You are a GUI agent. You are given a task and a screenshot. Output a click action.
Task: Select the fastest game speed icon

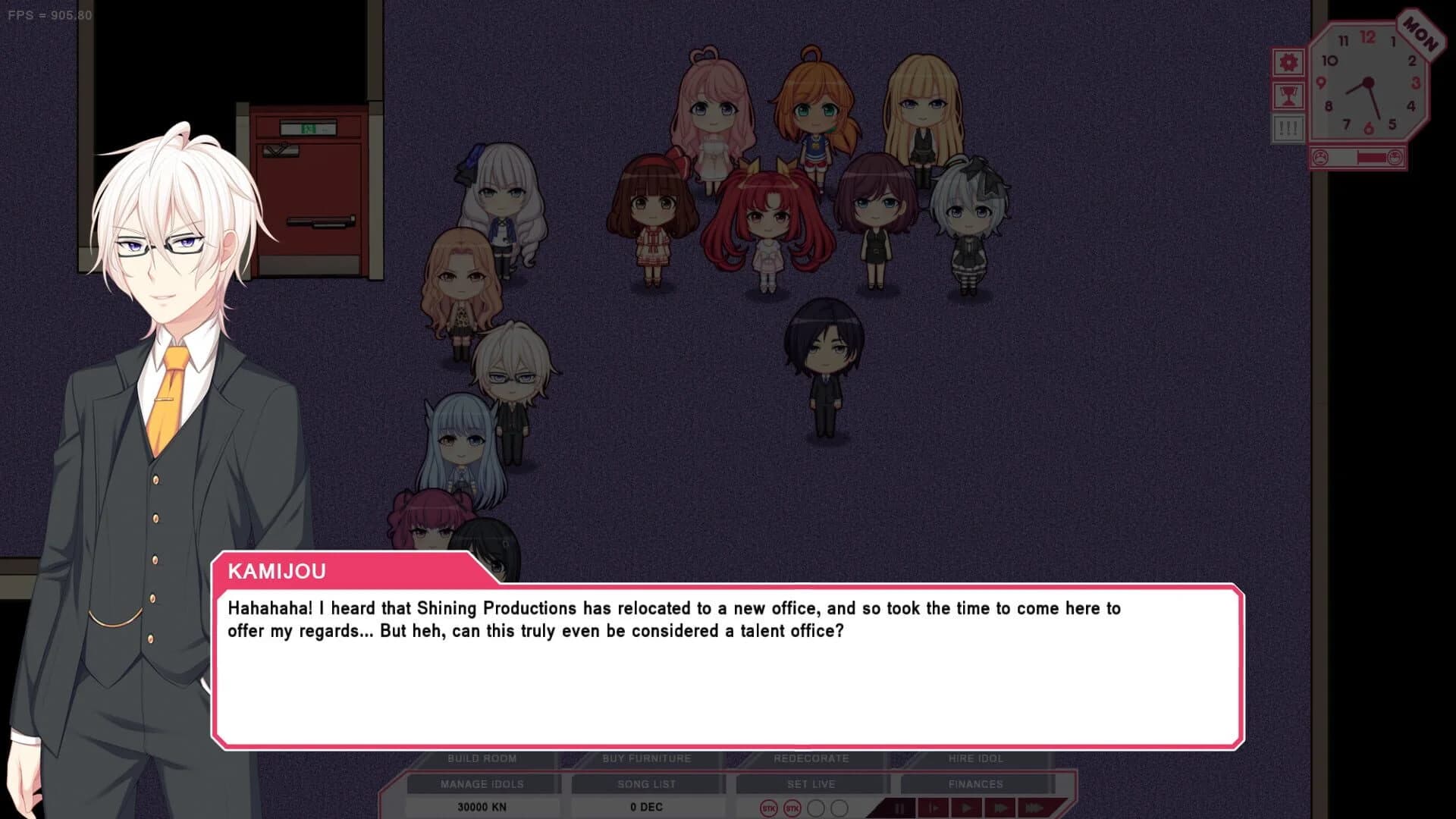coord(1034,808)
